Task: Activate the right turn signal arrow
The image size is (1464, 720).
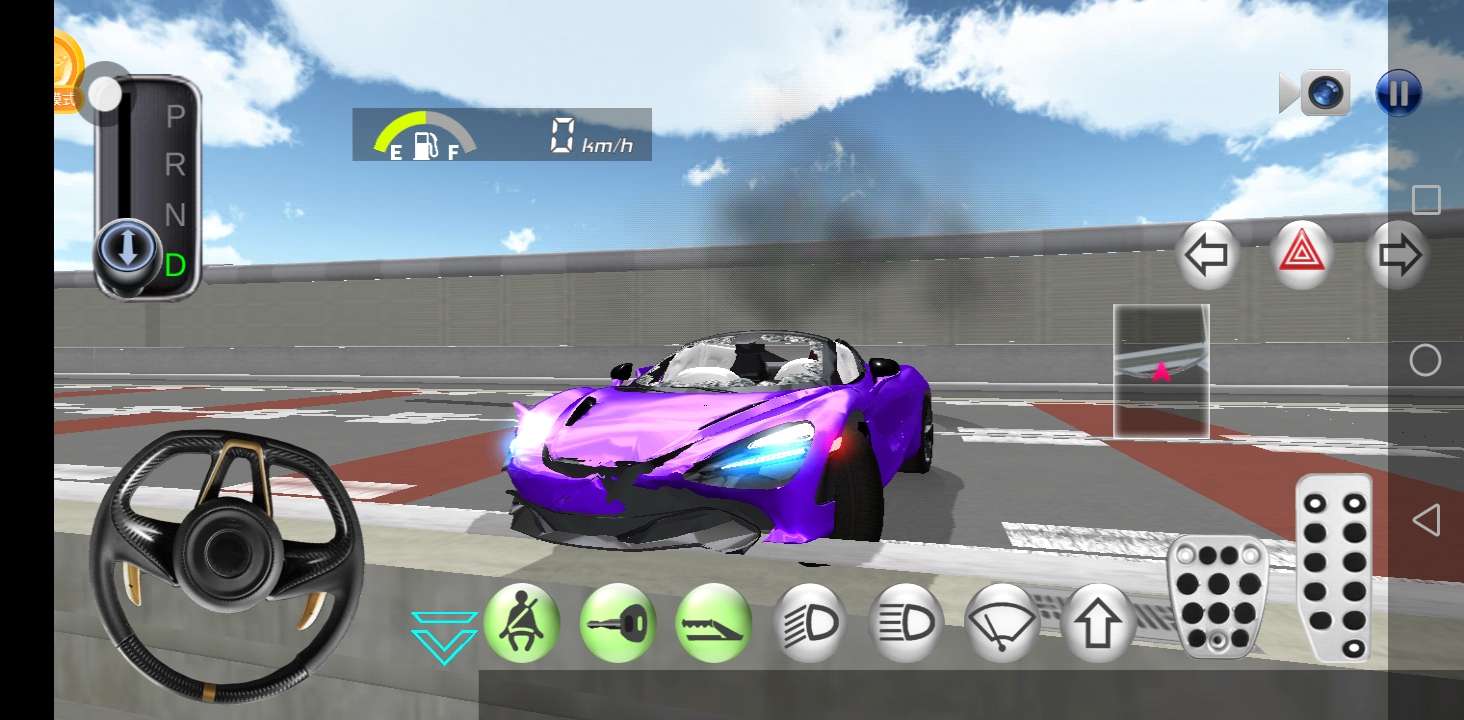Action: pos(1398,256)
